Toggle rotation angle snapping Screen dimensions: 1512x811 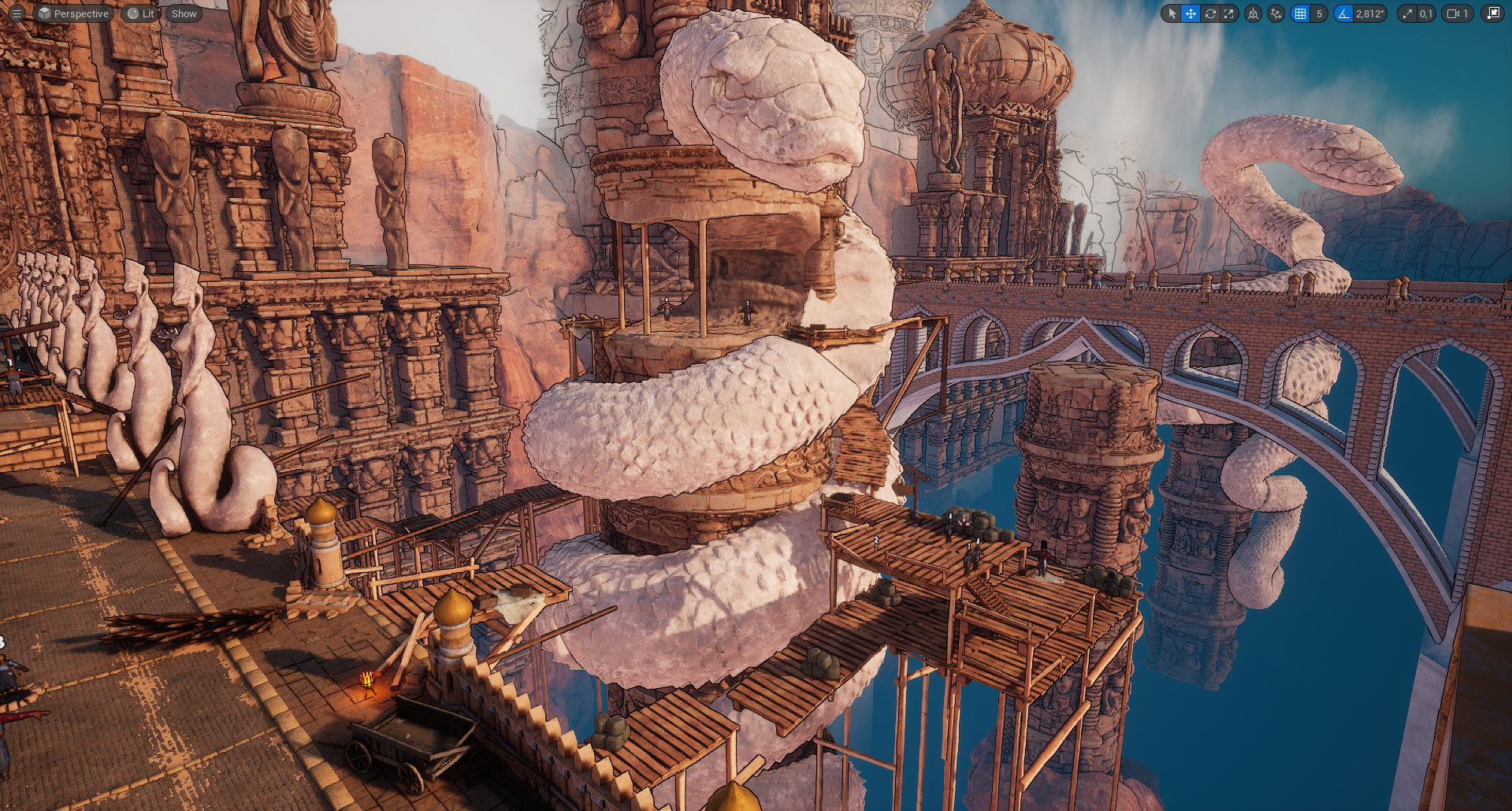point(1343,13)
